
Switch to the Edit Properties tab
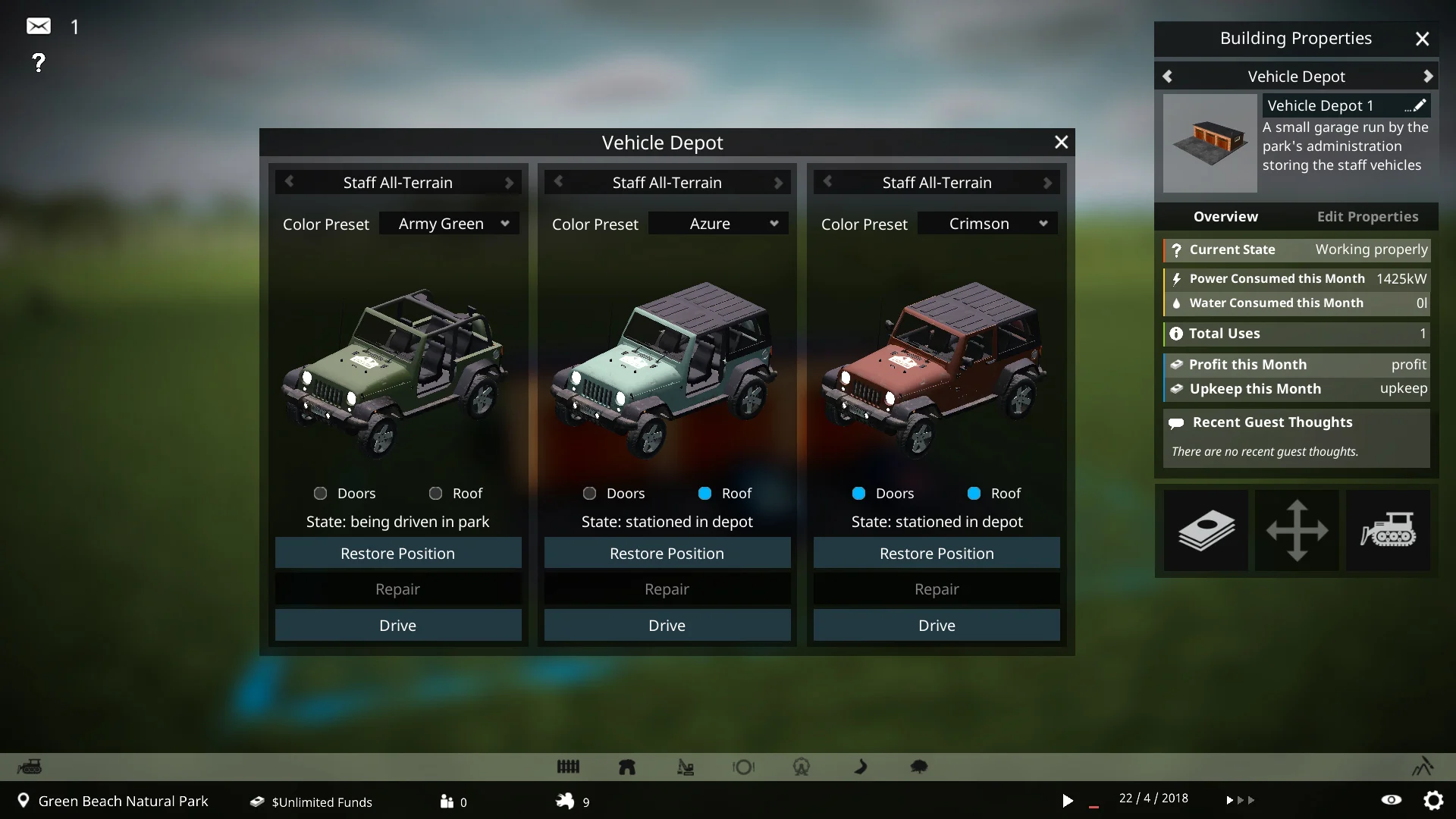pyautogui.click(x=1367, y=217)
